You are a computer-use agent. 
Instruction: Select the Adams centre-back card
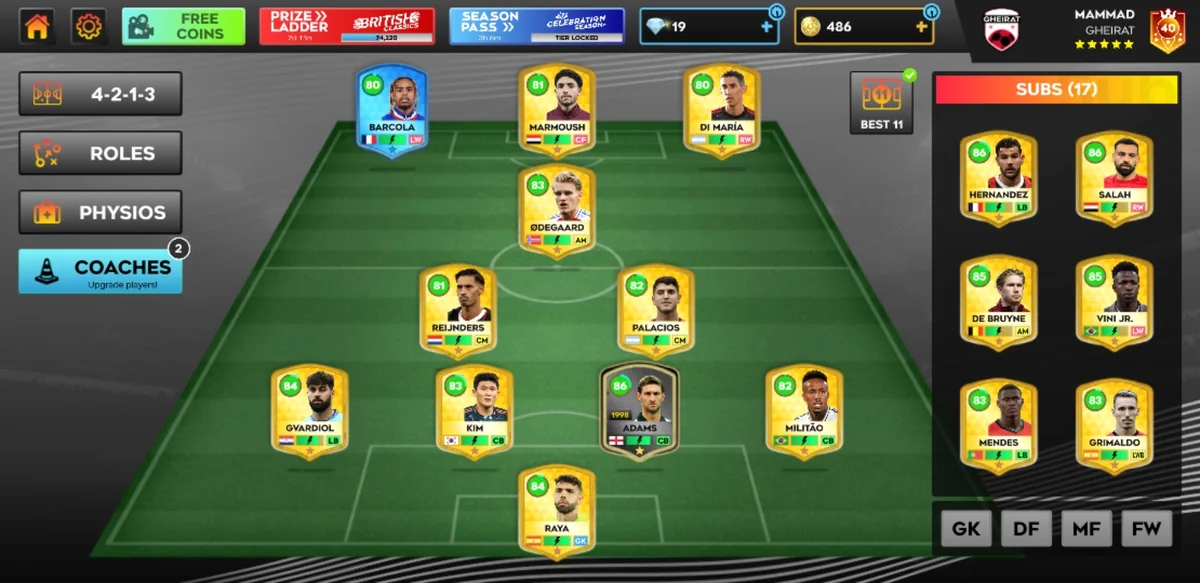point(639,412)
